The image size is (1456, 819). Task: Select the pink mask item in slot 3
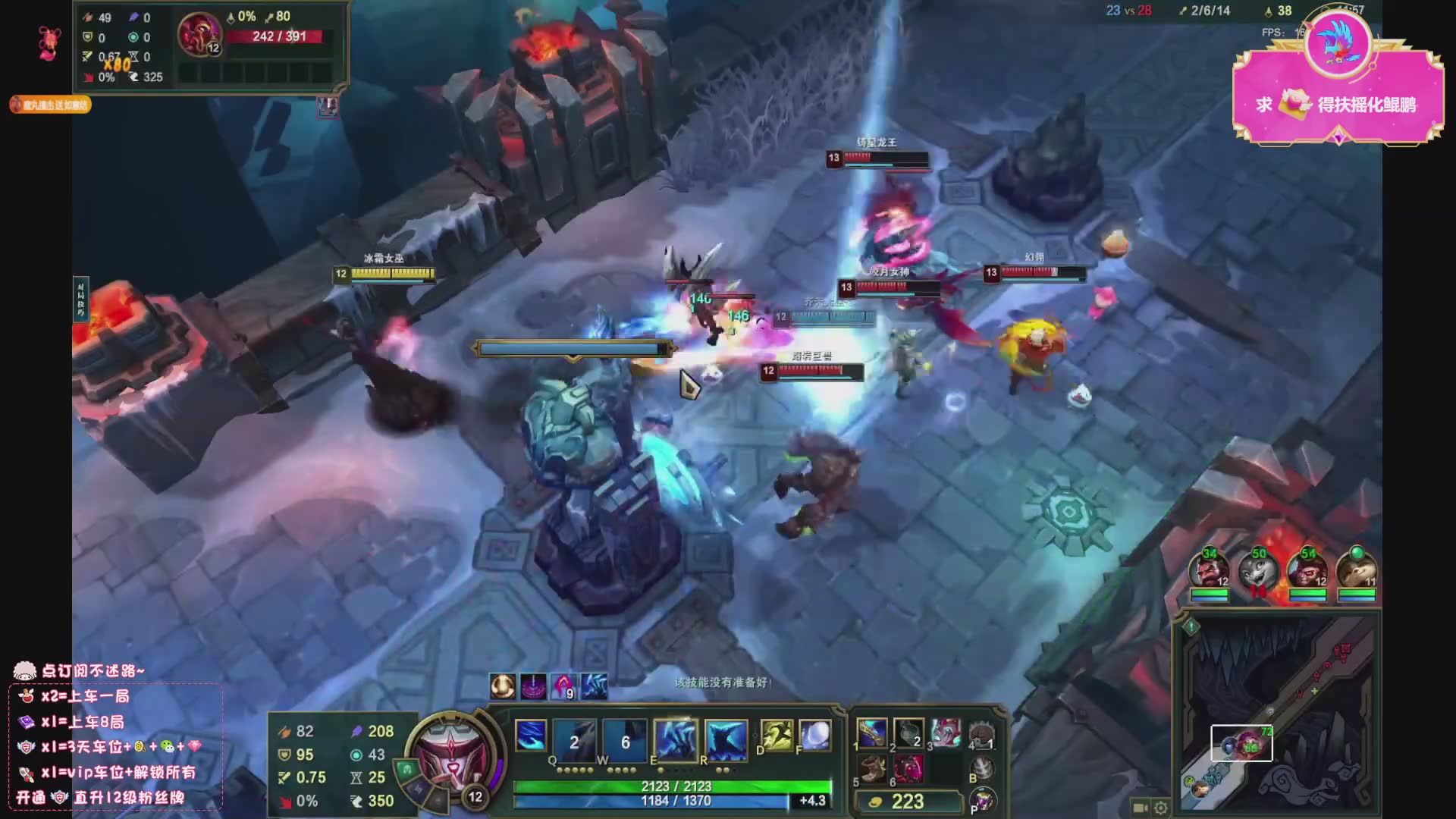(945, 733)
